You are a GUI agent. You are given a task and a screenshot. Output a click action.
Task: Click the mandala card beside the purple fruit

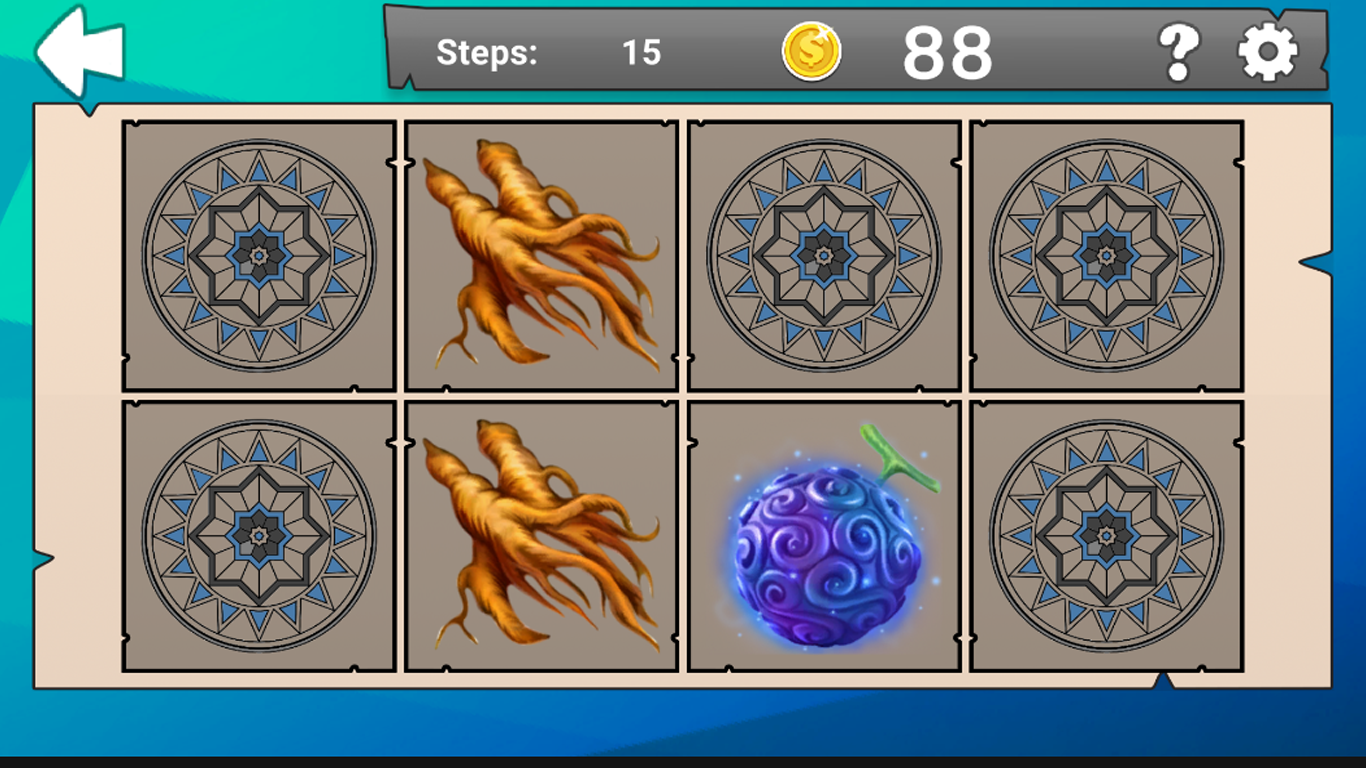click(1106, 536)
